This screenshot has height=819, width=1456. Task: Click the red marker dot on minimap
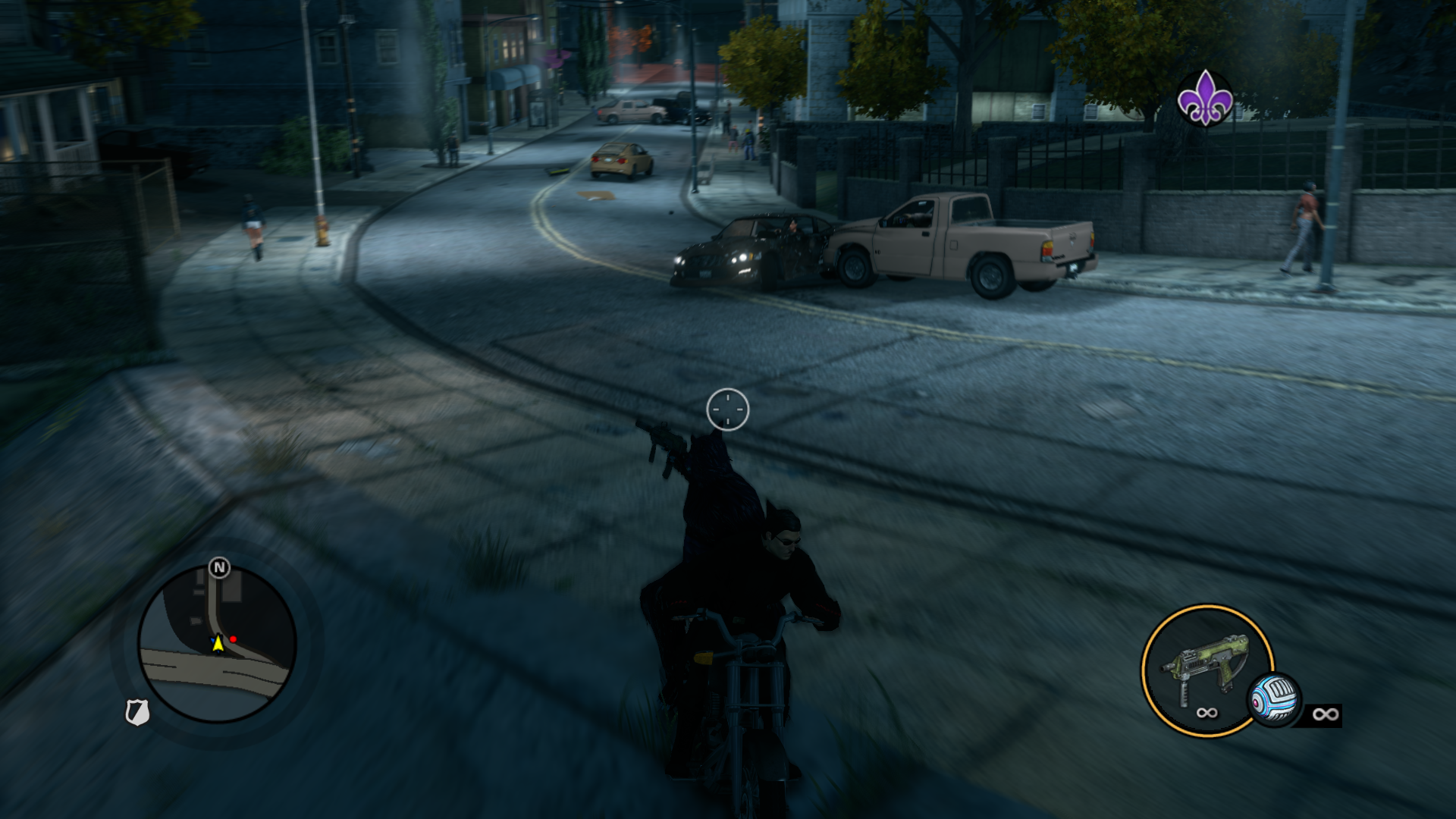(234, 639)
